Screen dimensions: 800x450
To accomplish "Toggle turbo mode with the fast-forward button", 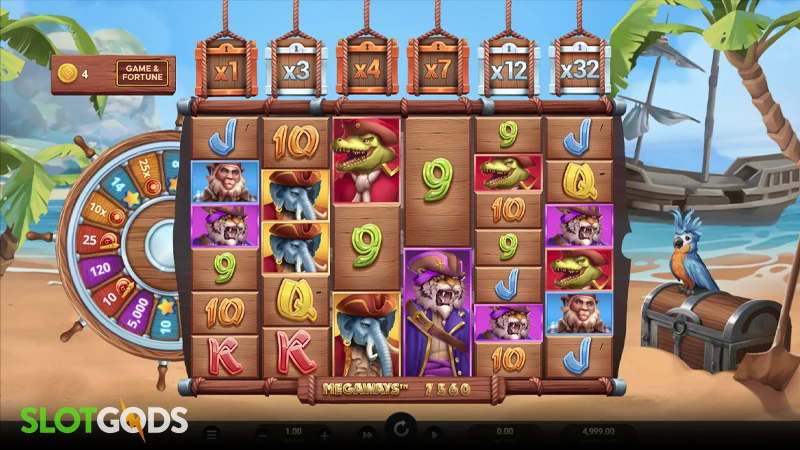I will pos(367,435).
